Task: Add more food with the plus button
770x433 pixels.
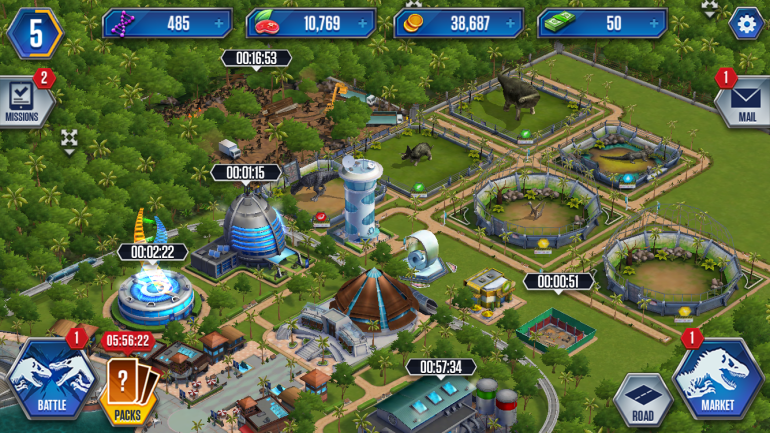Action: [x=367, y=23]
